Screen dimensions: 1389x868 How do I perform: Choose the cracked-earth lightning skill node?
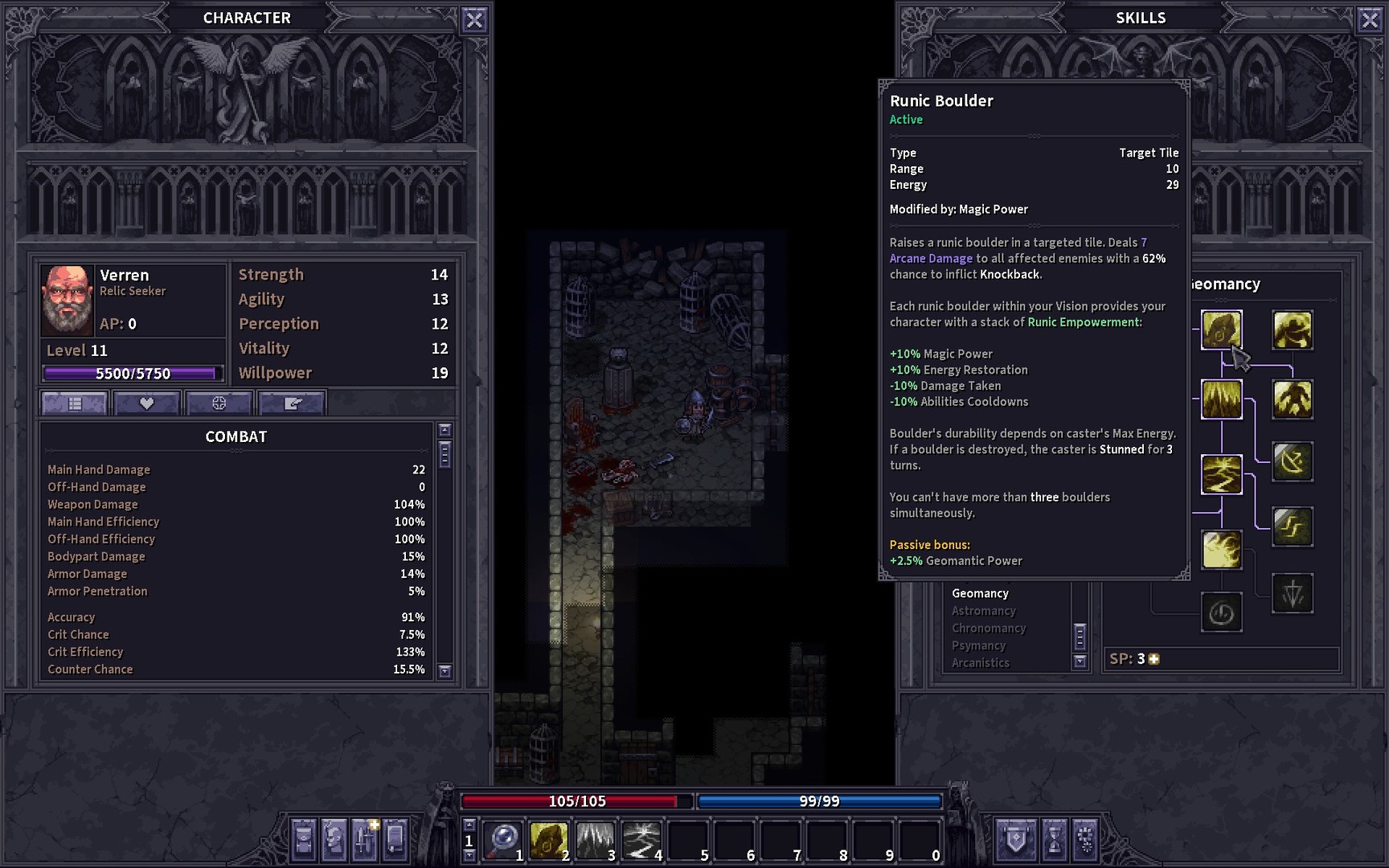pos(1221,474)
